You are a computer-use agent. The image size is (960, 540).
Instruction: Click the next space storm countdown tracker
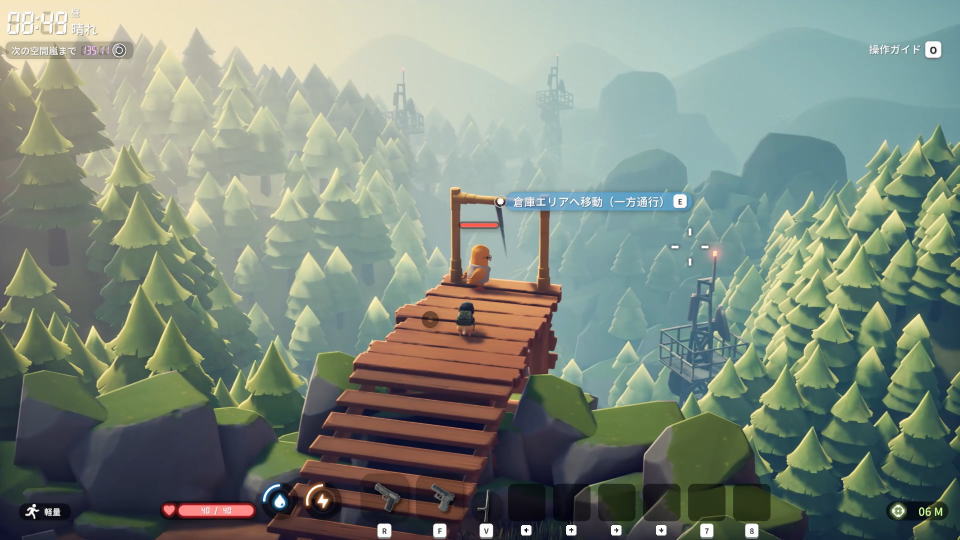click(x=69, y=50)
